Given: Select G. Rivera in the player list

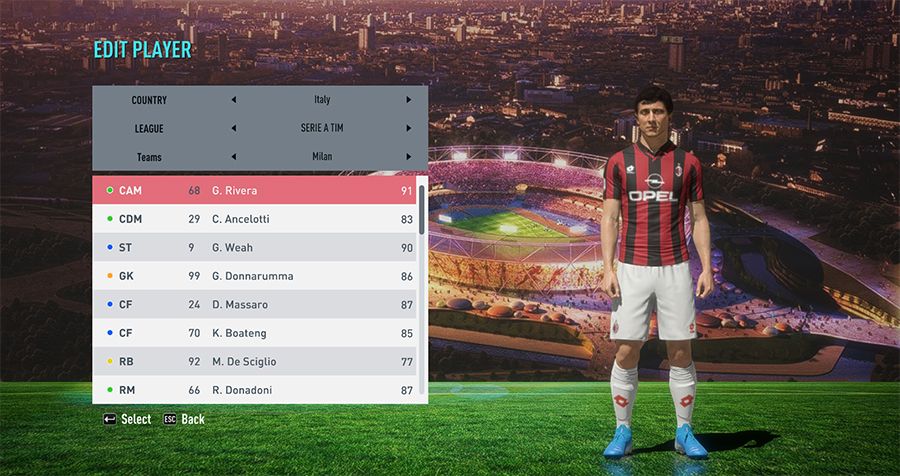Looking at the screenshot, I should click(x=254, y=190).
